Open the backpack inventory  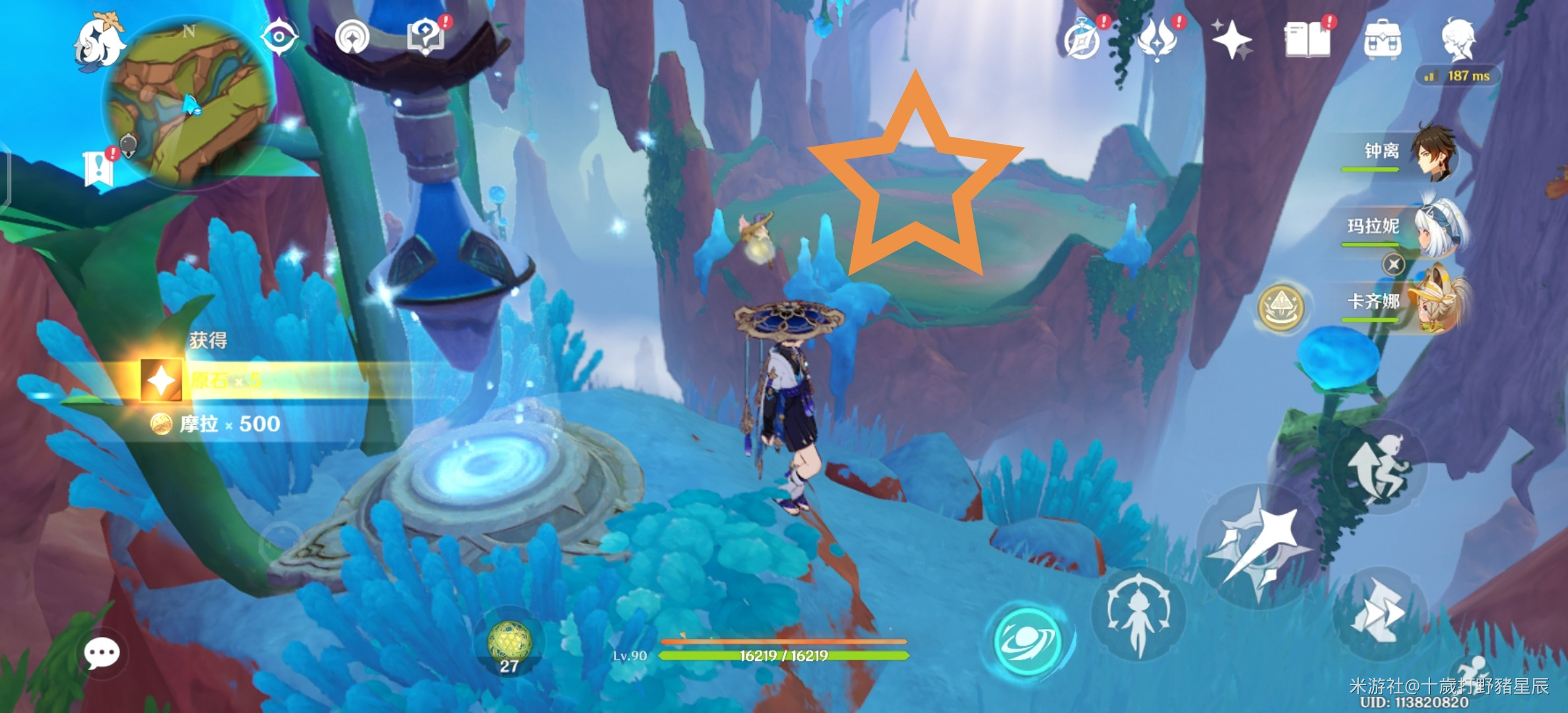pyautogui.click(x=1383, y=41)
